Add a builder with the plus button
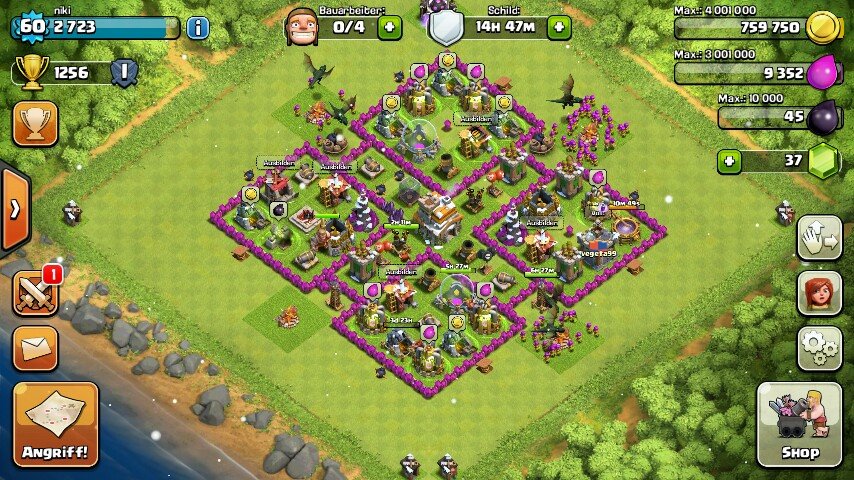 point(390,27)
